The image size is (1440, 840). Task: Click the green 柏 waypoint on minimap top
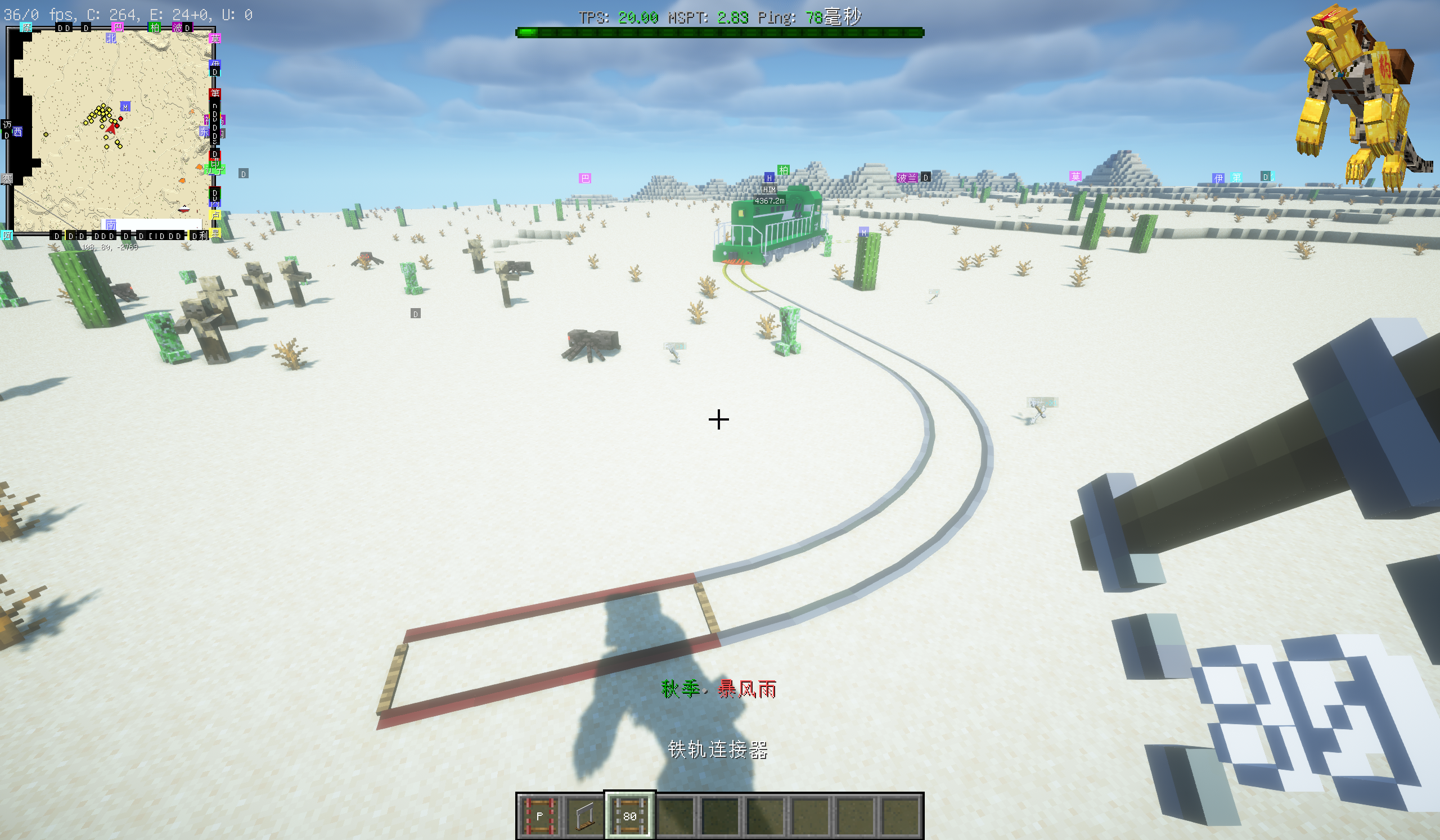pyautogui.click(x=154, y=27)
